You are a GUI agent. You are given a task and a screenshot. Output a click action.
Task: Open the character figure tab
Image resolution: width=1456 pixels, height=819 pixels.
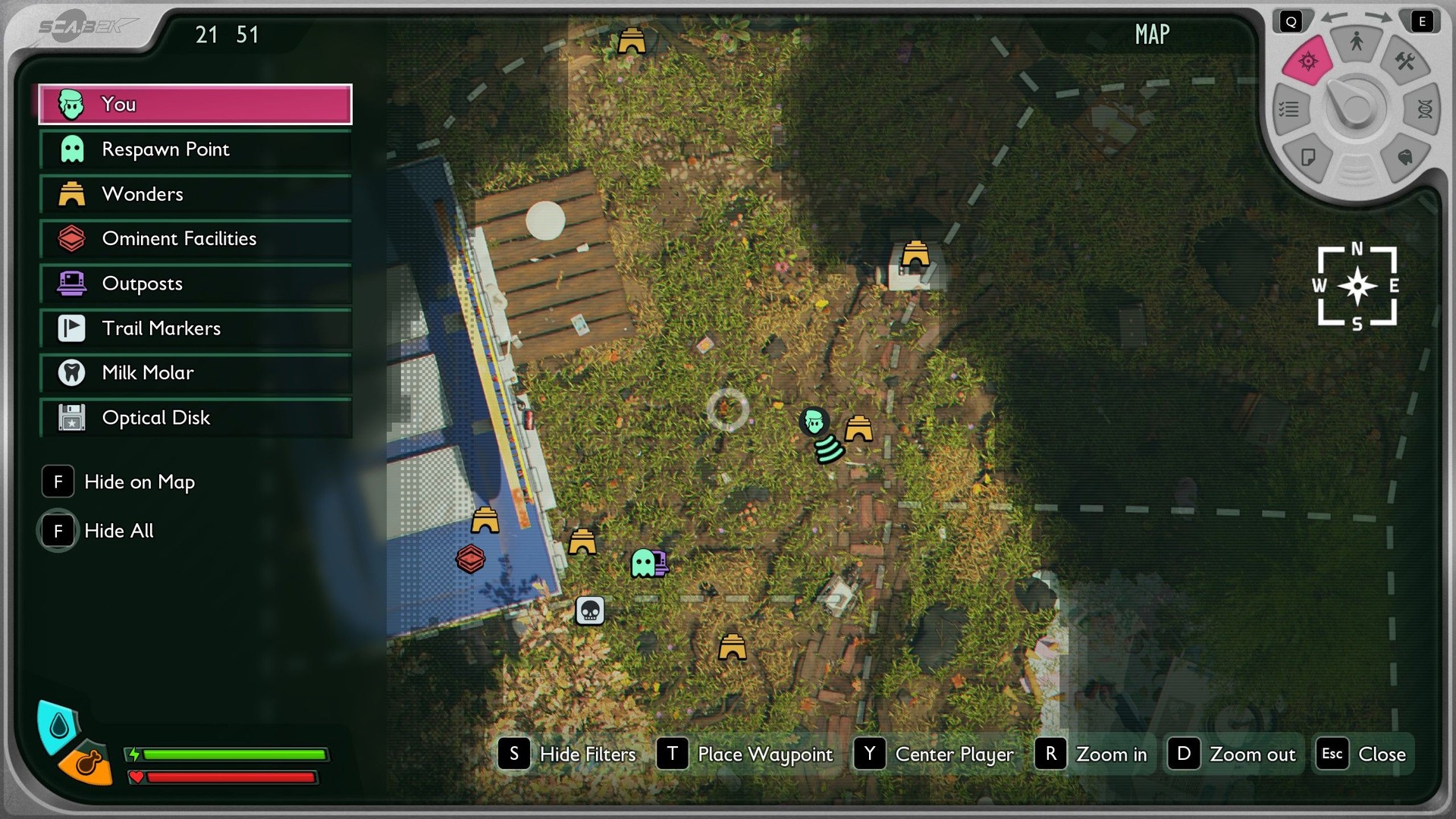coord(1357,42)
